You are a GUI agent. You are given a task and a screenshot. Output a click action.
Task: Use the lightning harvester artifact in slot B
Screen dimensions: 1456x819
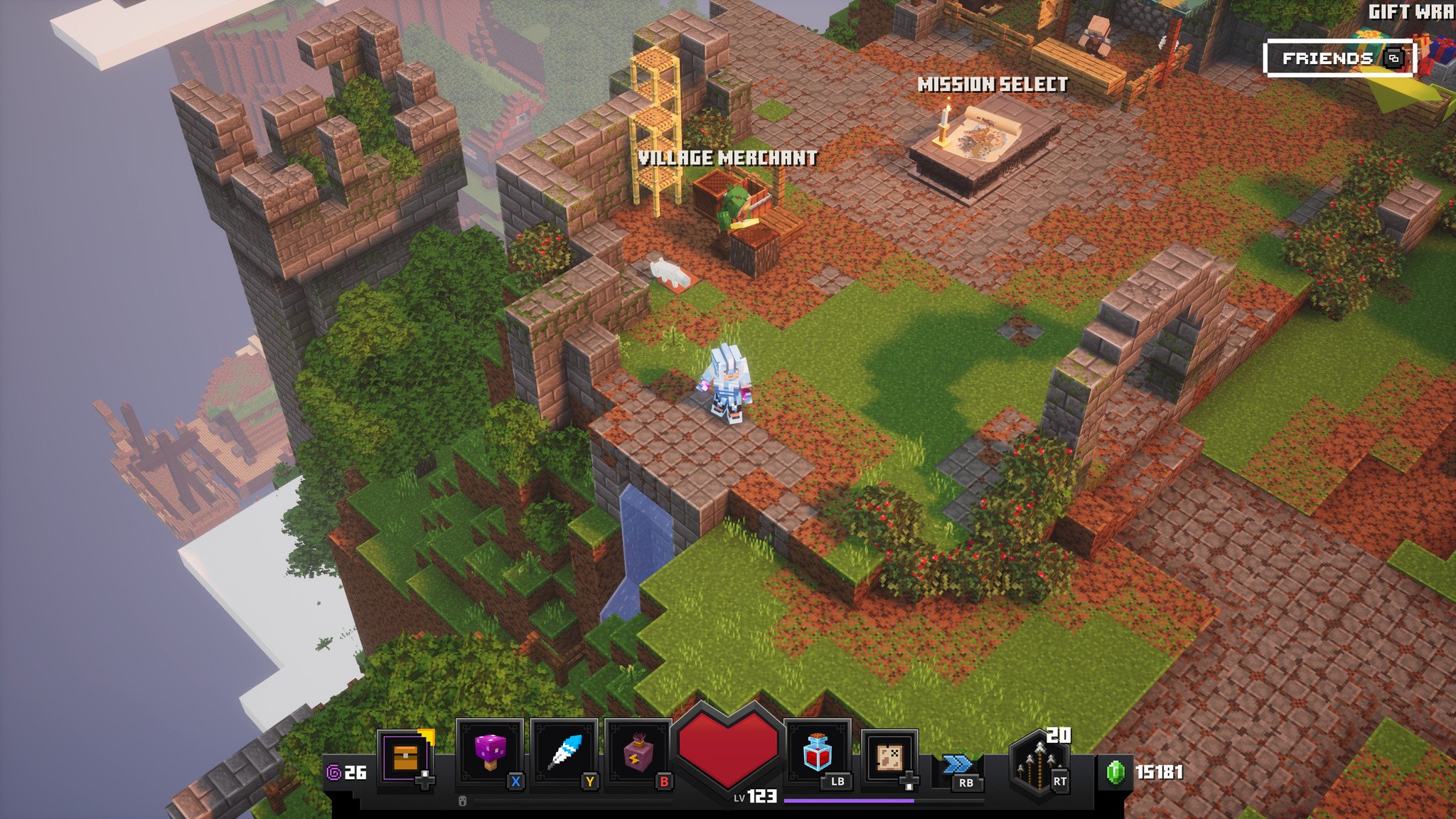638,752
